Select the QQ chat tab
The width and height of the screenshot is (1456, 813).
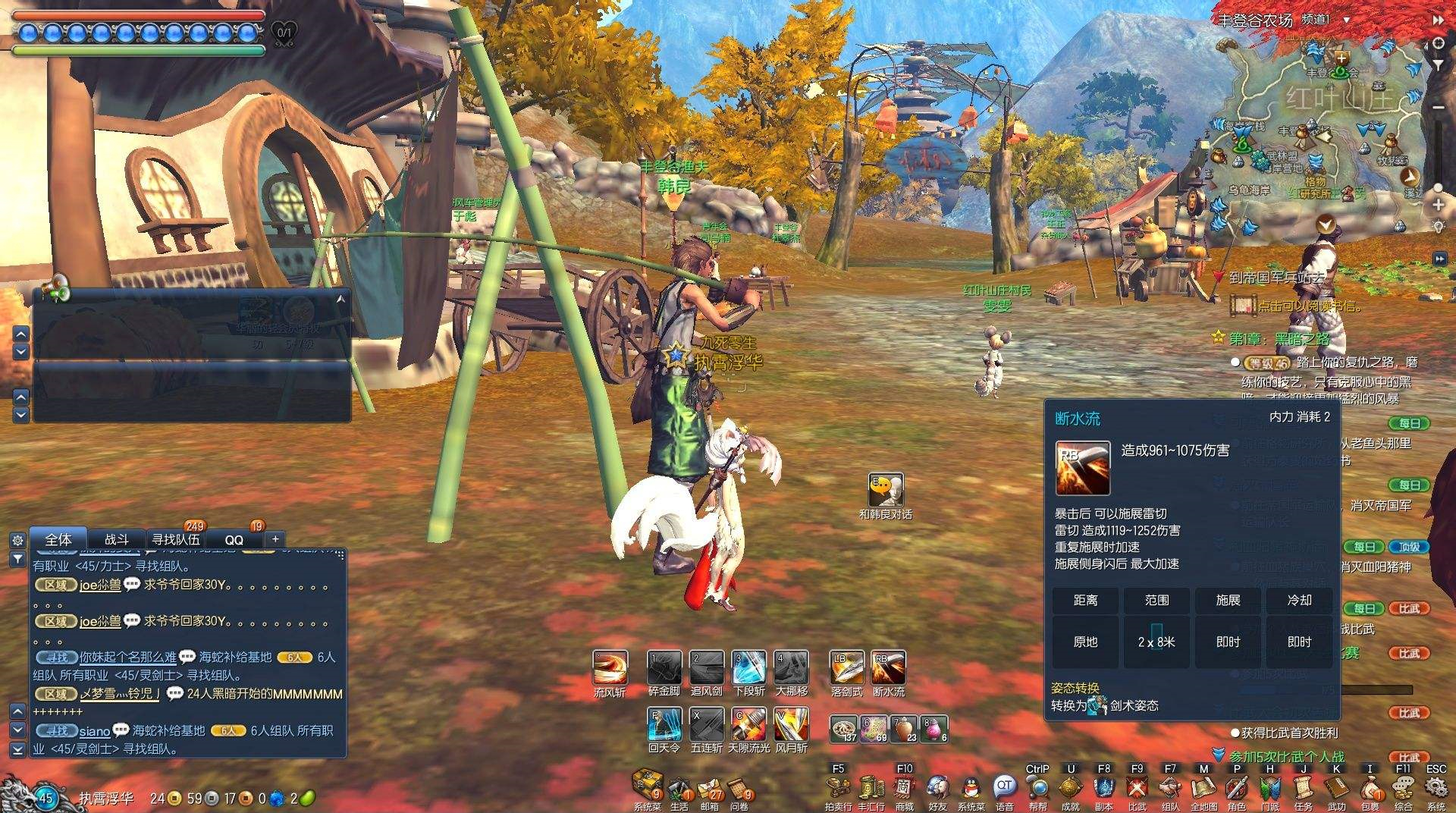click(234, 539)
